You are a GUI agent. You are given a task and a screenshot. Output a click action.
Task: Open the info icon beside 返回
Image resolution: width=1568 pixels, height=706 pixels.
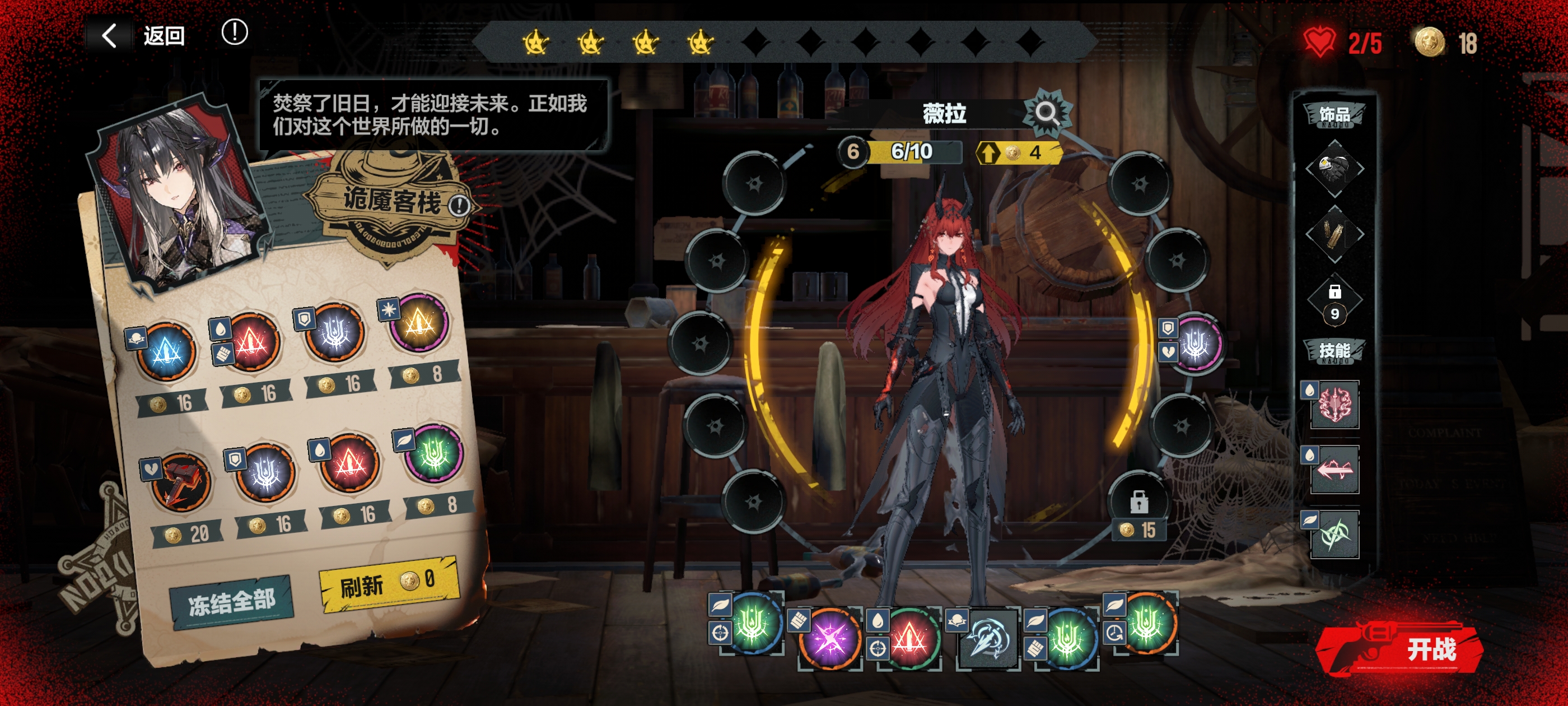pos(234,32)
